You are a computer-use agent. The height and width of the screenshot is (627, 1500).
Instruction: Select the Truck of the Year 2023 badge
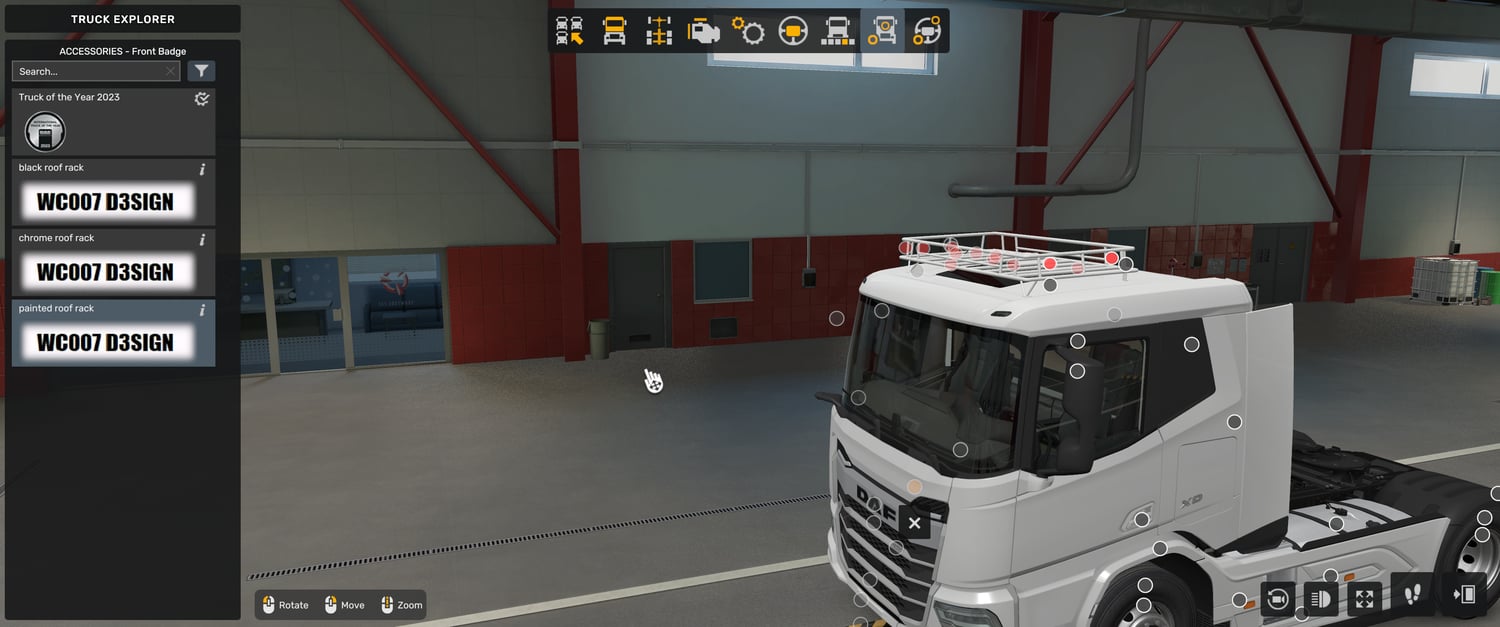[x=45, y=131]
